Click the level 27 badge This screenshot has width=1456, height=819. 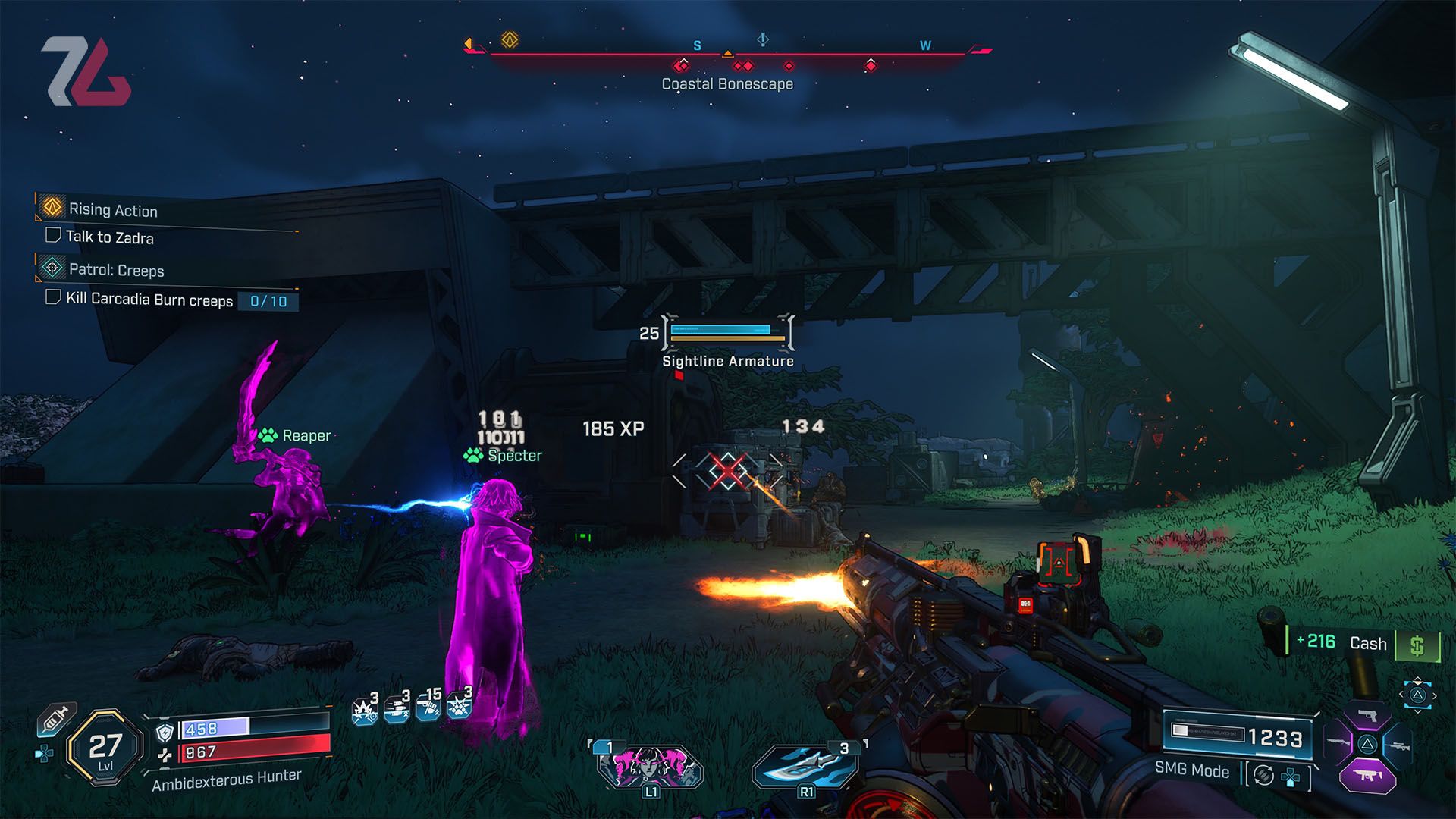[x=105, y=748]
